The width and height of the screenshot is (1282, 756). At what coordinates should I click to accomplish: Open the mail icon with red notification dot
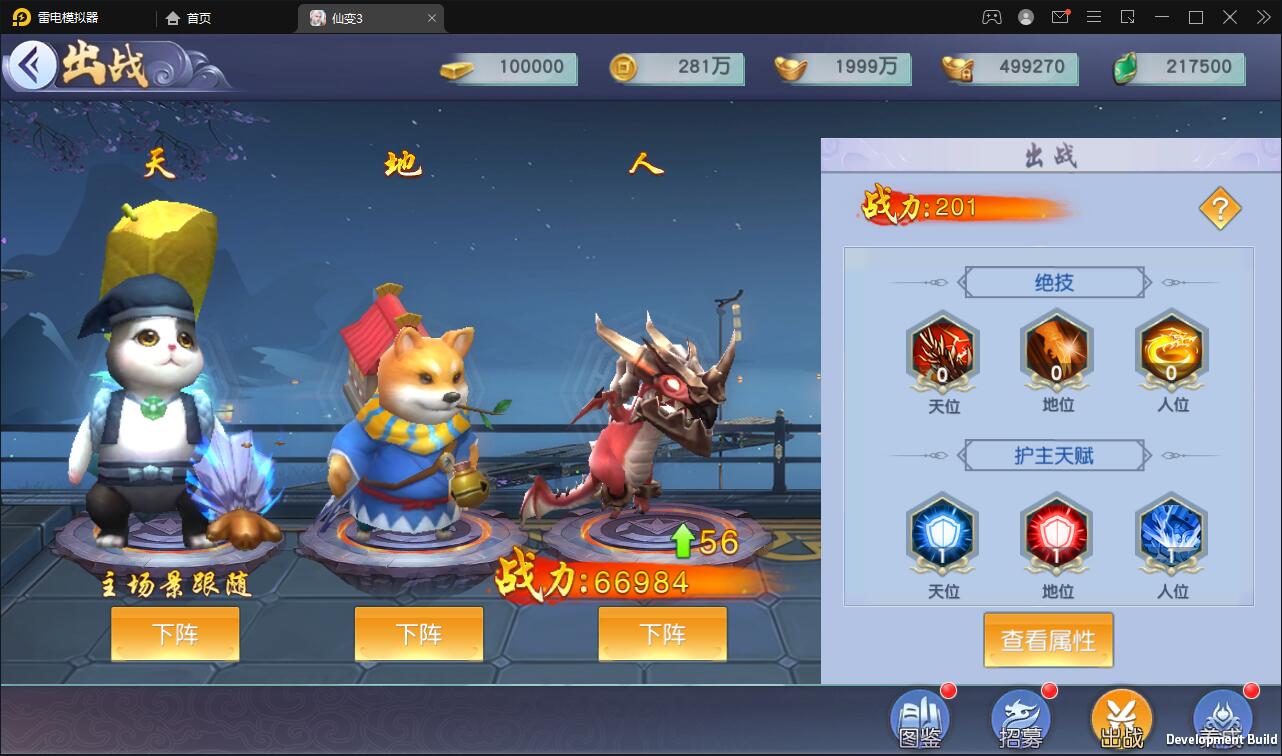pos(1060,17)
